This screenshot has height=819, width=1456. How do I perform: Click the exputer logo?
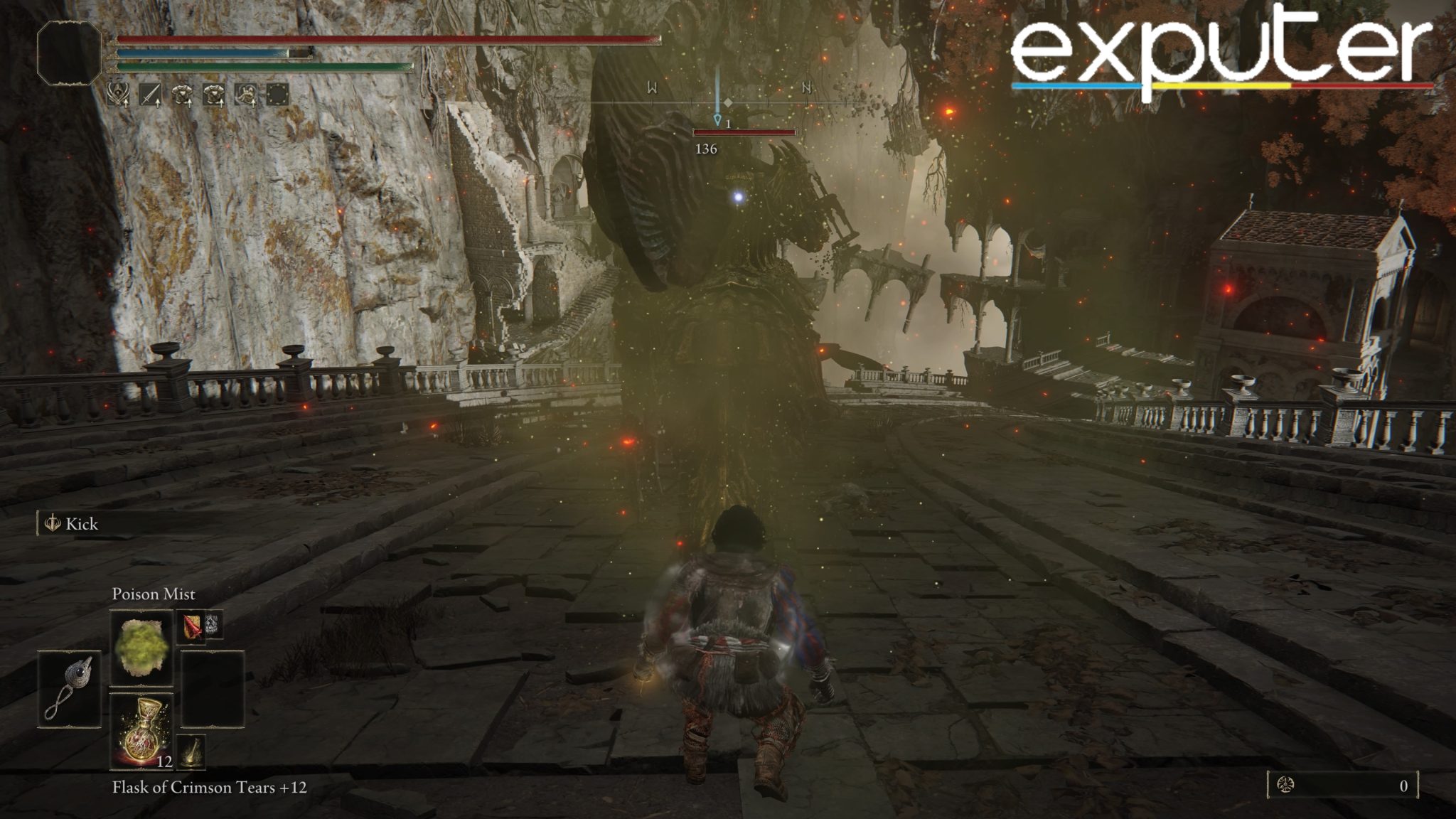pos(1221,50)
